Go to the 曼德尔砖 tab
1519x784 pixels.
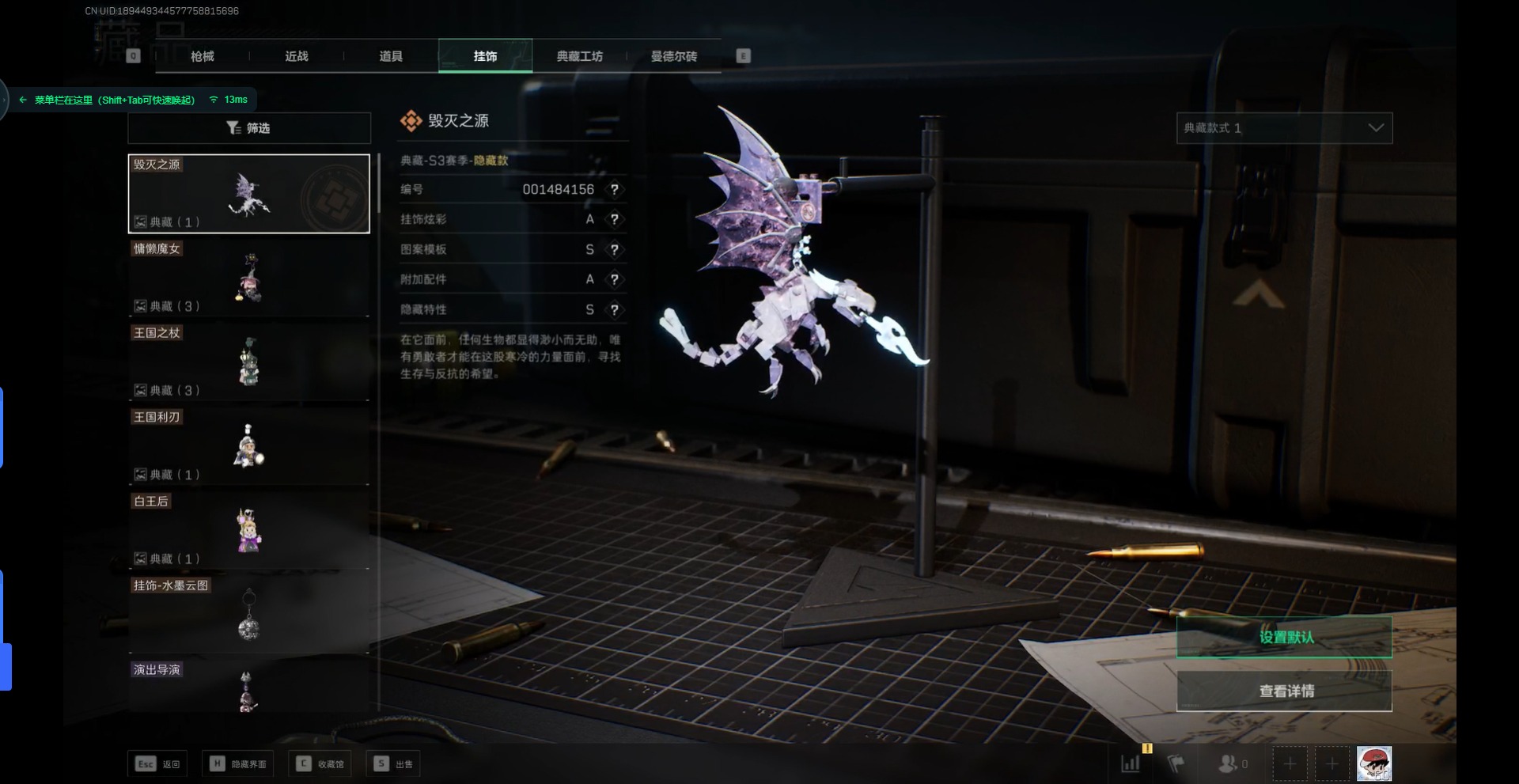coord(673,56)
